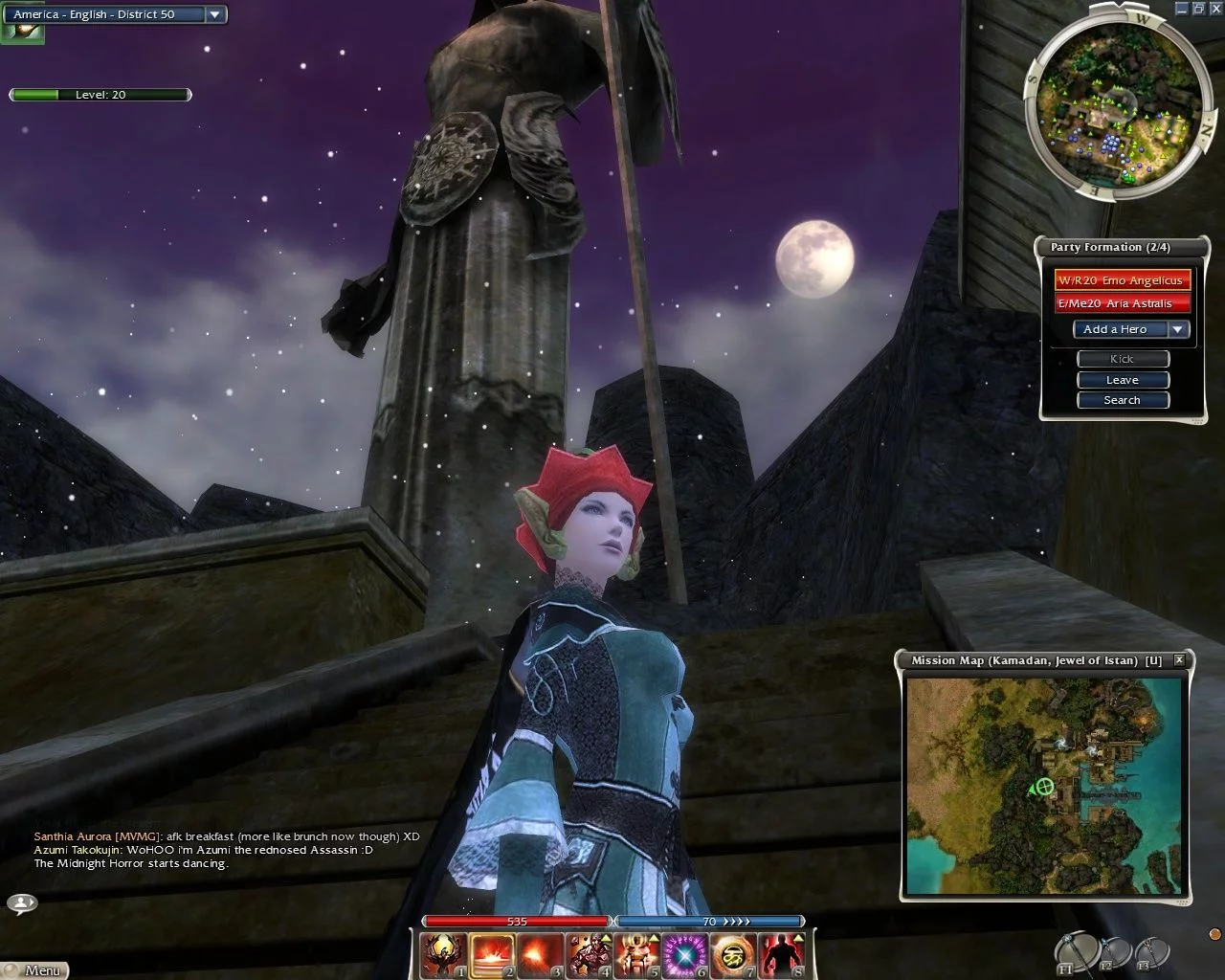This screenshot has height=980, width=1225.
Task: Close the Mission Map window
Action: pyautogui.click(x=1179, y=660)
